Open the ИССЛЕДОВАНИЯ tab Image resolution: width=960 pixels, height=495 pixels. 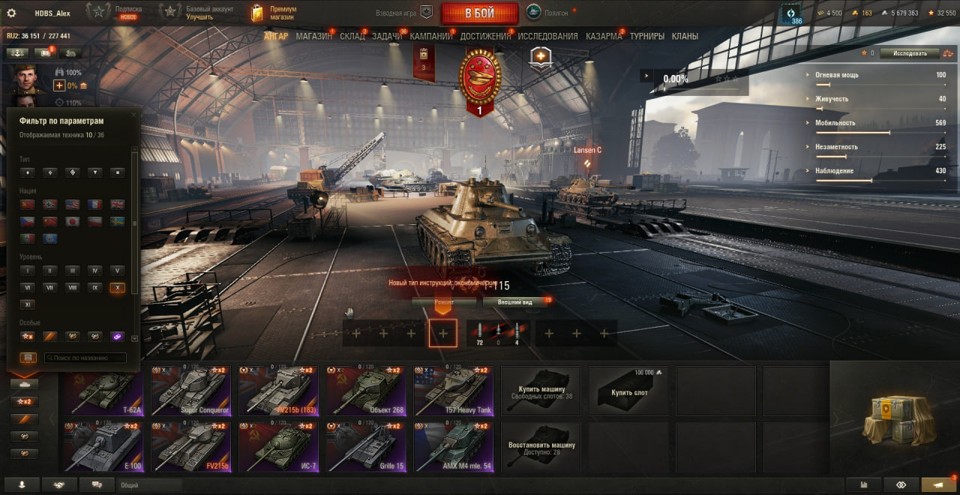pyautogui.click(x=547, y=36)
